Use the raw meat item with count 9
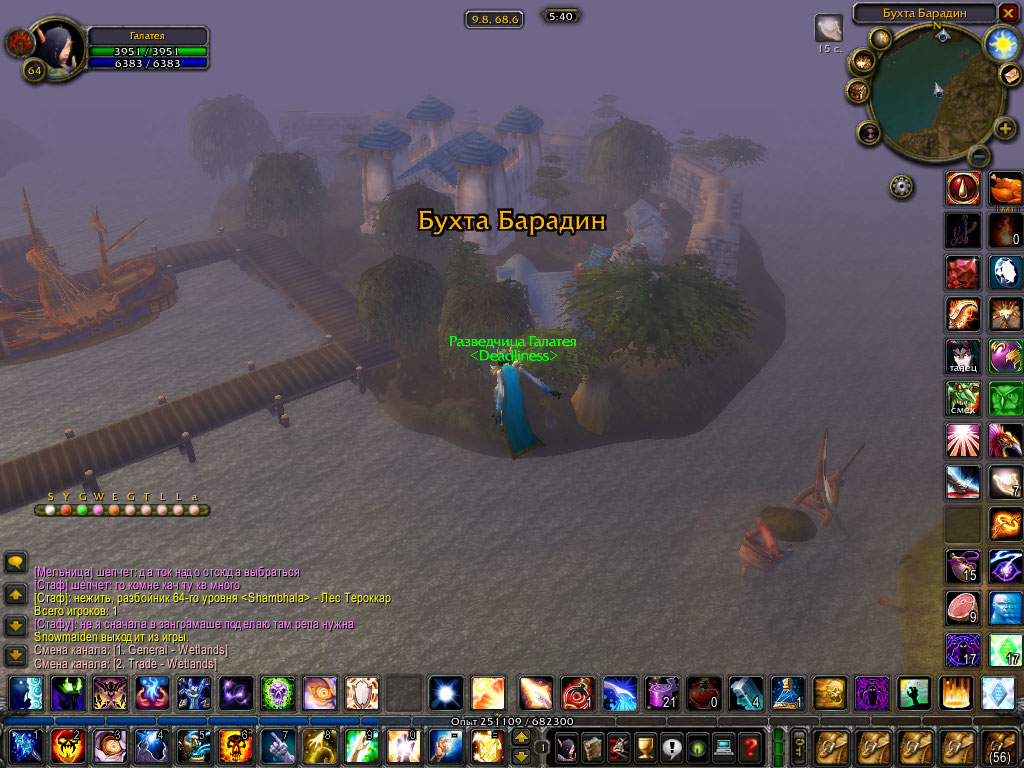 tap(962, 609)
